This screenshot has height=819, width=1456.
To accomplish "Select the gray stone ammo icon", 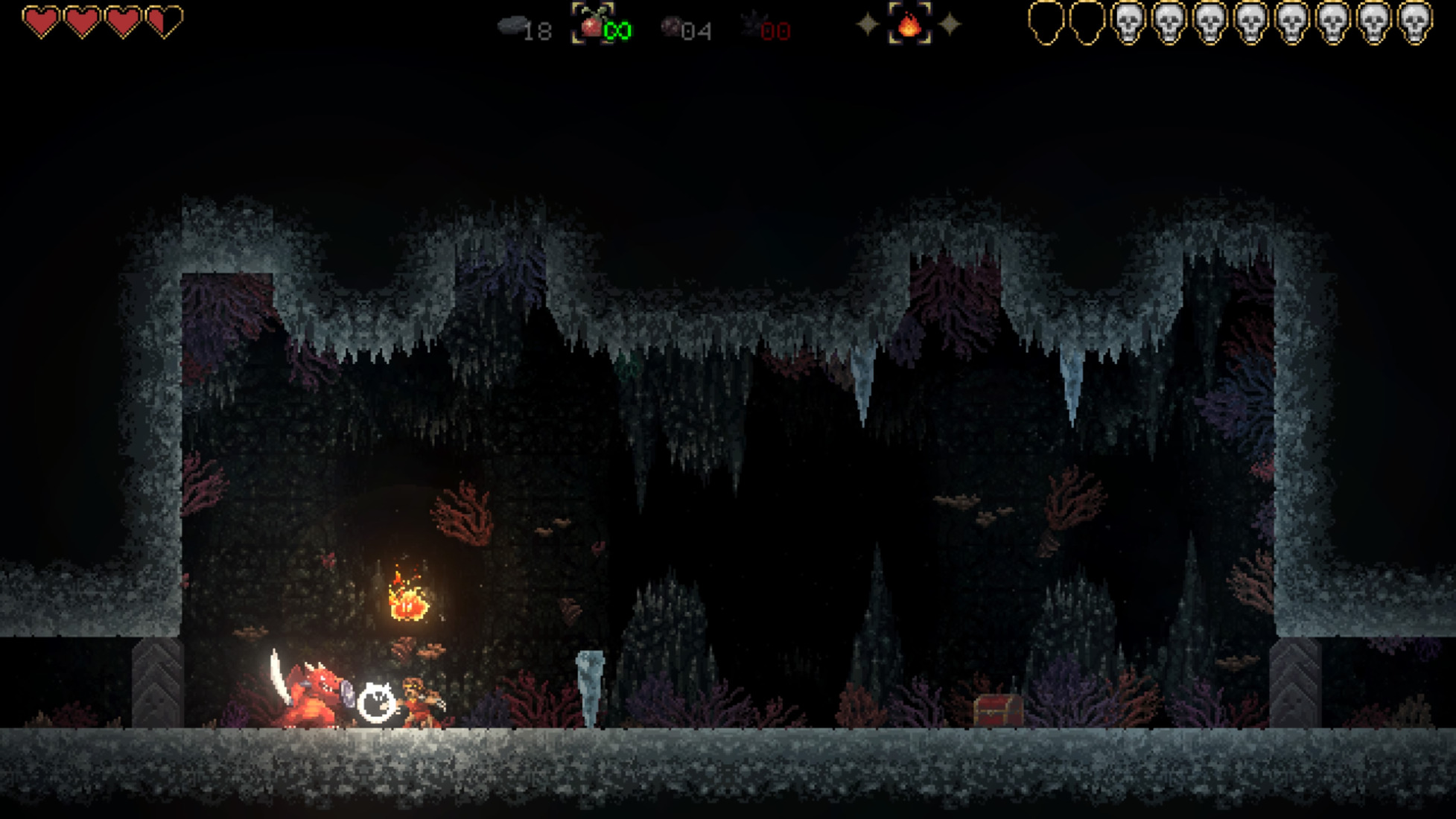I will 512,27.
